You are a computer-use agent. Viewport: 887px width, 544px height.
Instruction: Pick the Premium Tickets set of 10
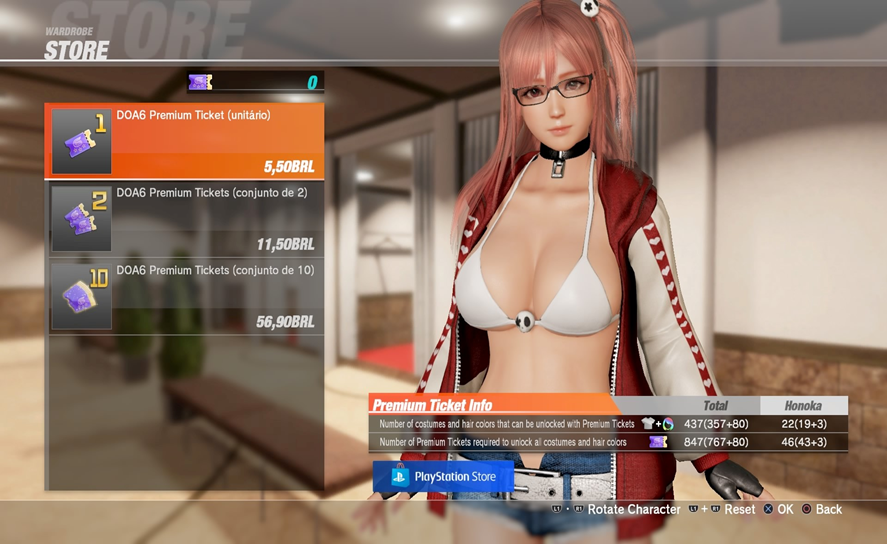pyautogui.click(x=185, y=296)
